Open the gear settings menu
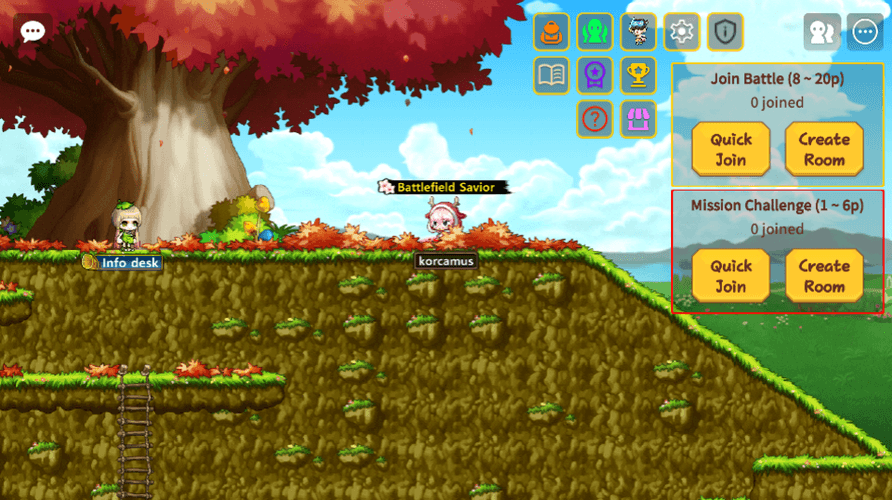Image resolution: width=892 pixels, height=500 pixels. tap(681, 32)
